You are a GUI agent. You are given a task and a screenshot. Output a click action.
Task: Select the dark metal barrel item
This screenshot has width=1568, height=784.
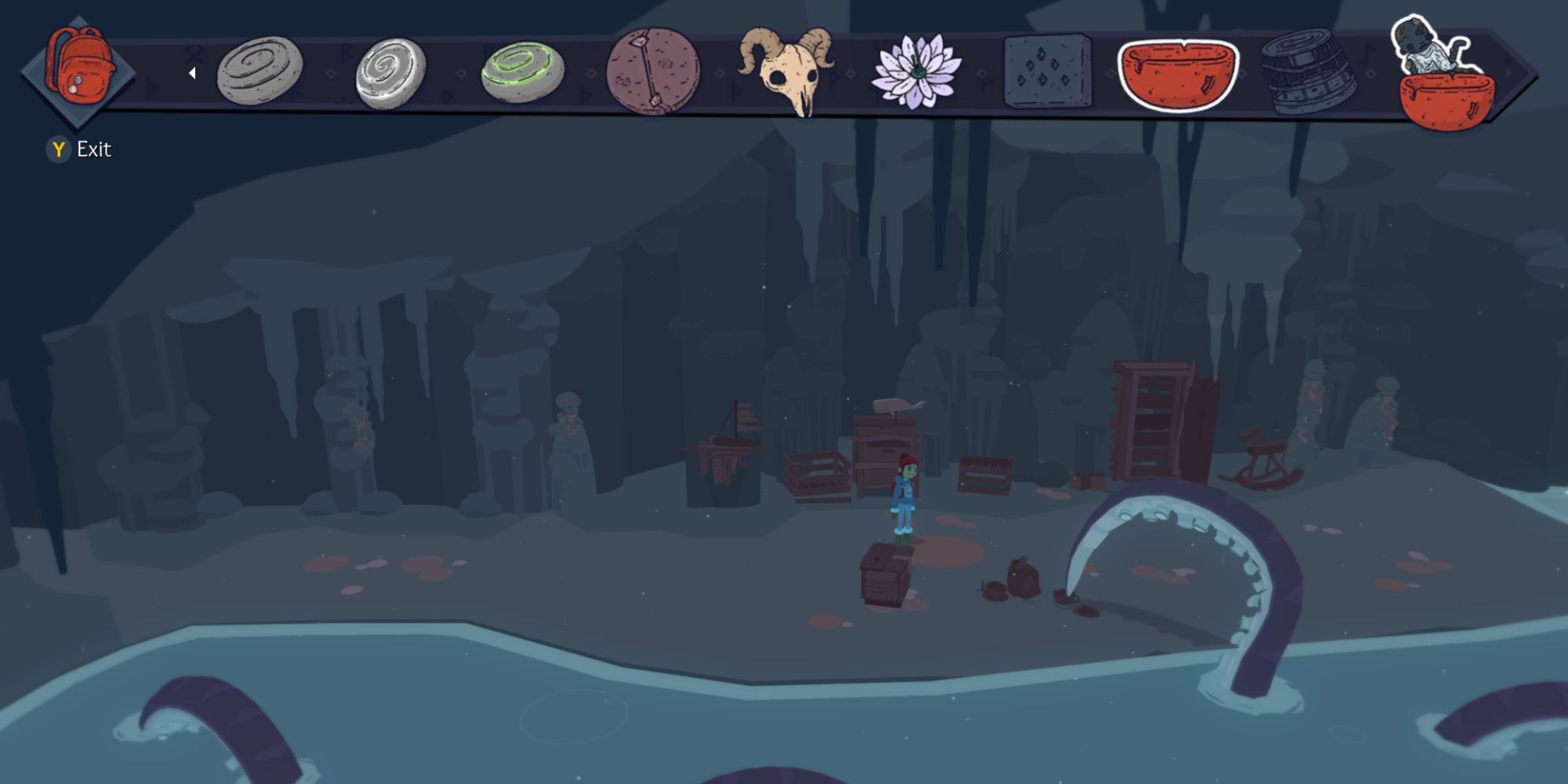(1308, 72)
